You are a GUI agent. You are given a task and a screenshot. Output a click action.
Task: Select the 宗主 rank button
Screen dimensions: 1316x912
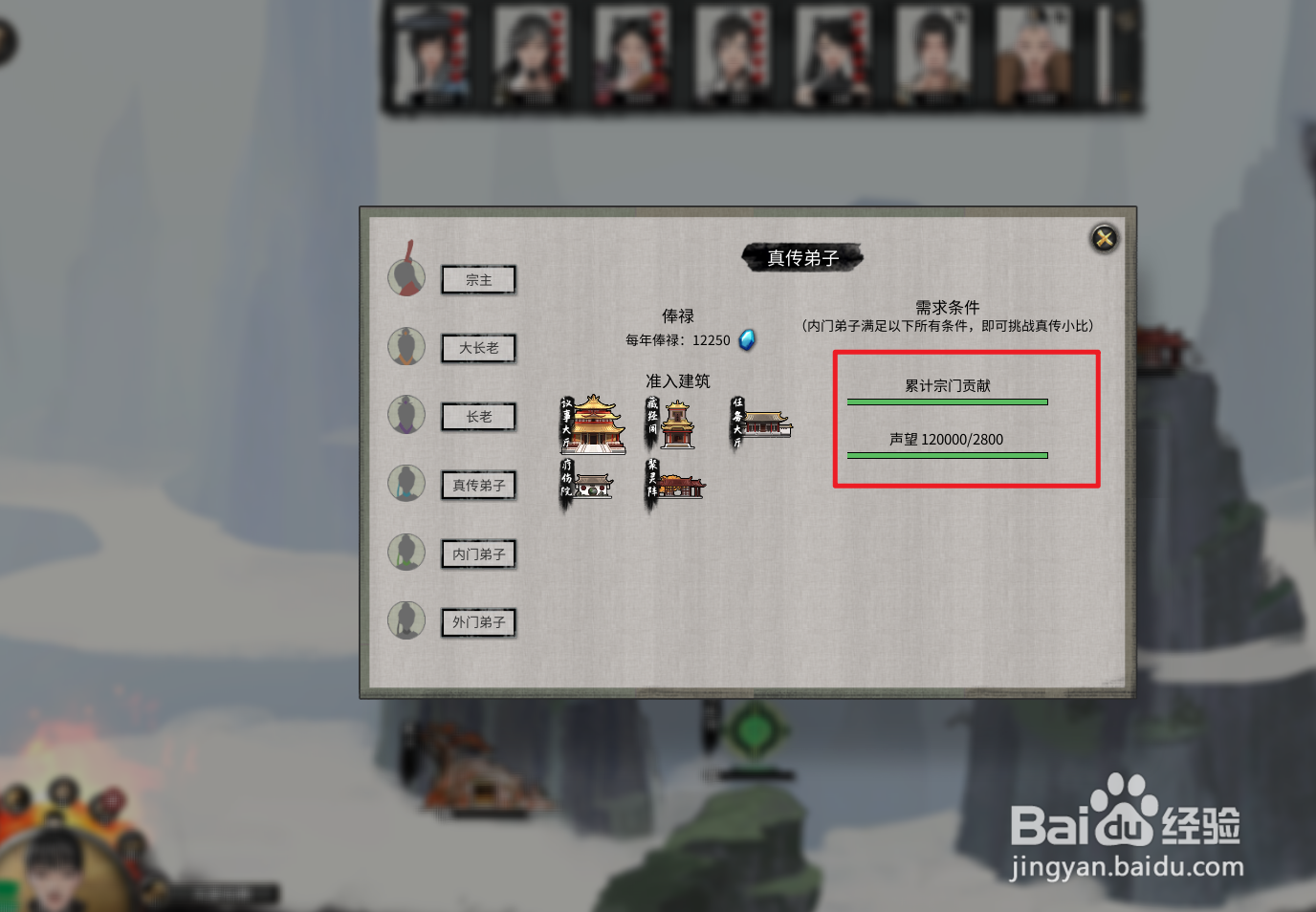coord(478,279)
